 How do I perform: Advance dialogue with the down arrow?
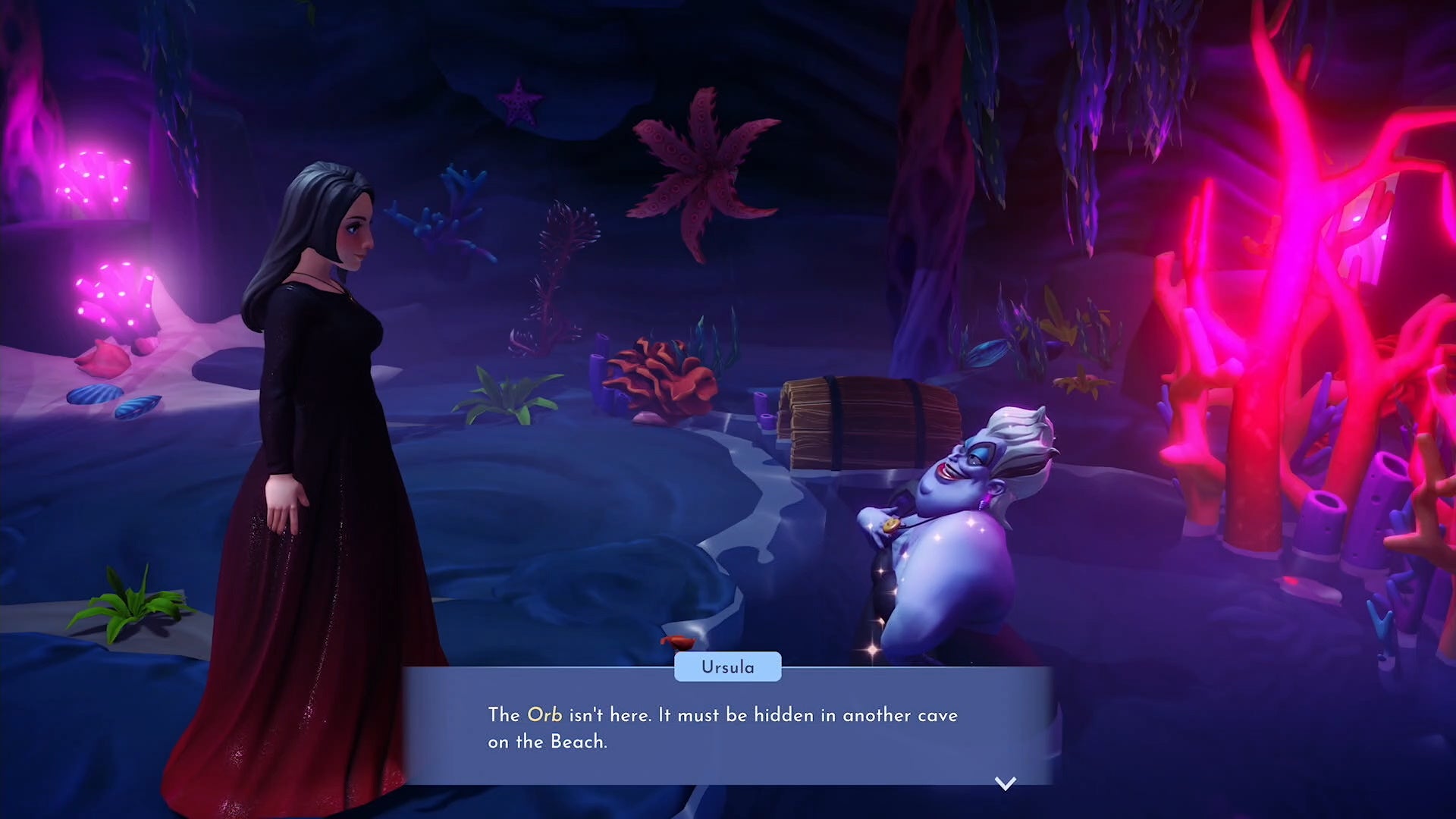[1005, 783]
